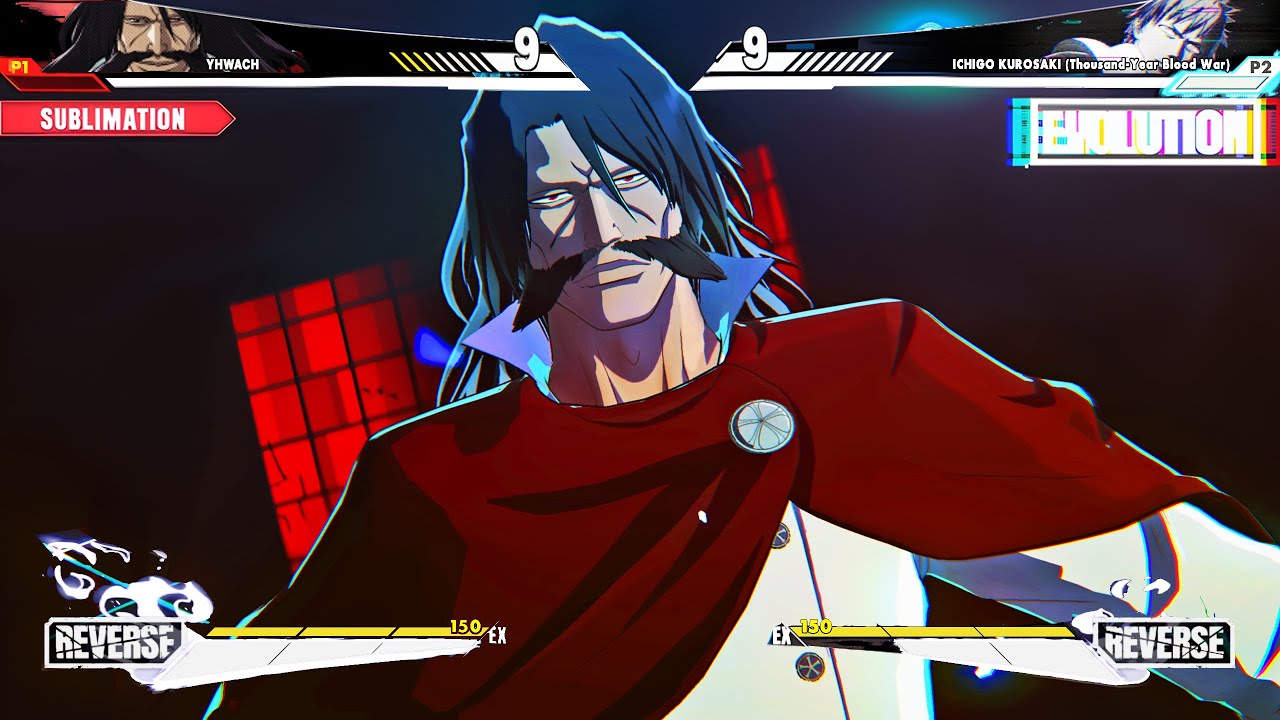Toggle the SUBLIMATION status banner
The width and height of the screenshot is (1280, 720).
[x=110, y=120]
